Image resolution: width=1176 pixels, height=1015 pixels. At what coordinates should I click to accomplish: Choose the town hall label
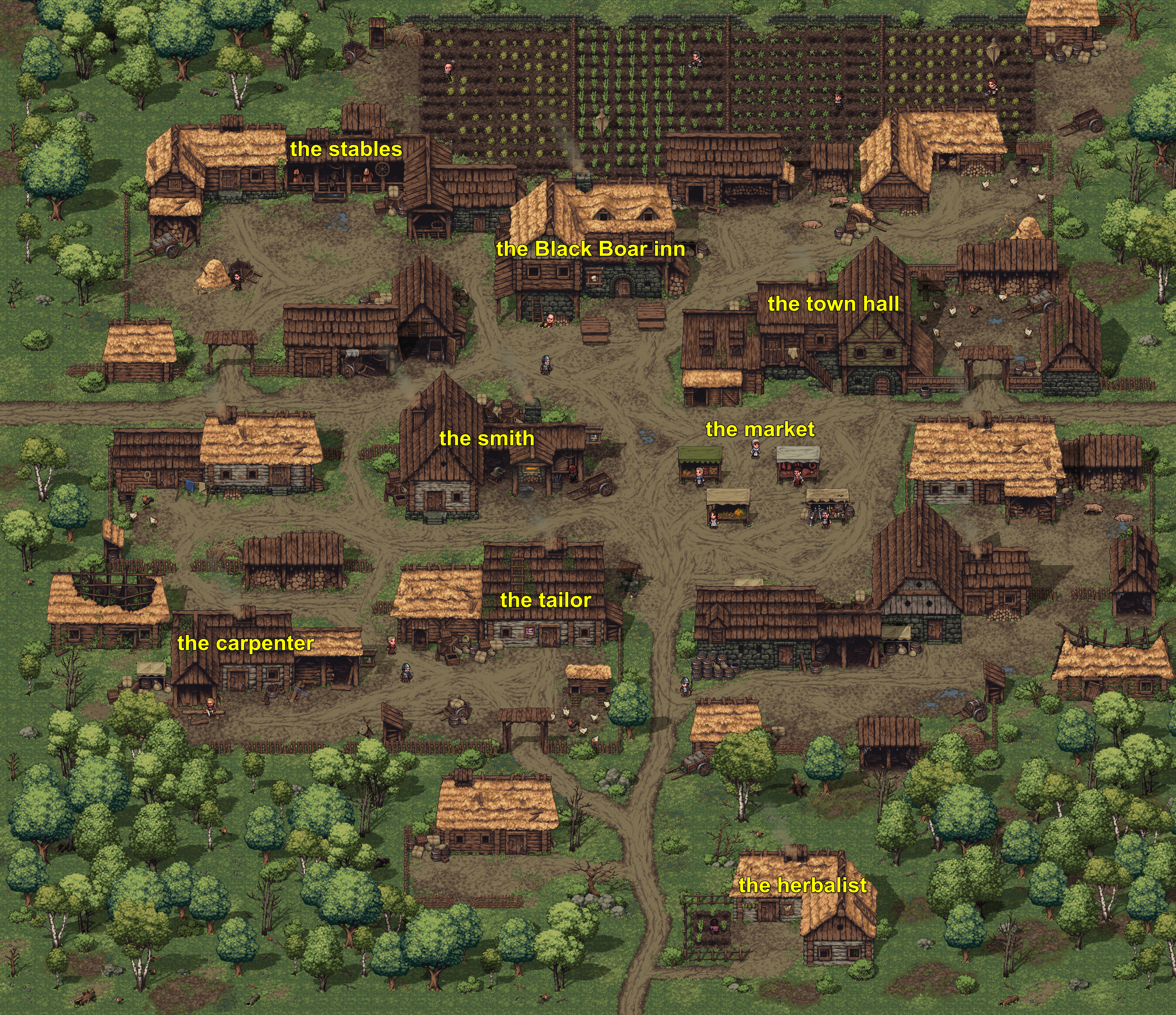[x=833, y=304]
